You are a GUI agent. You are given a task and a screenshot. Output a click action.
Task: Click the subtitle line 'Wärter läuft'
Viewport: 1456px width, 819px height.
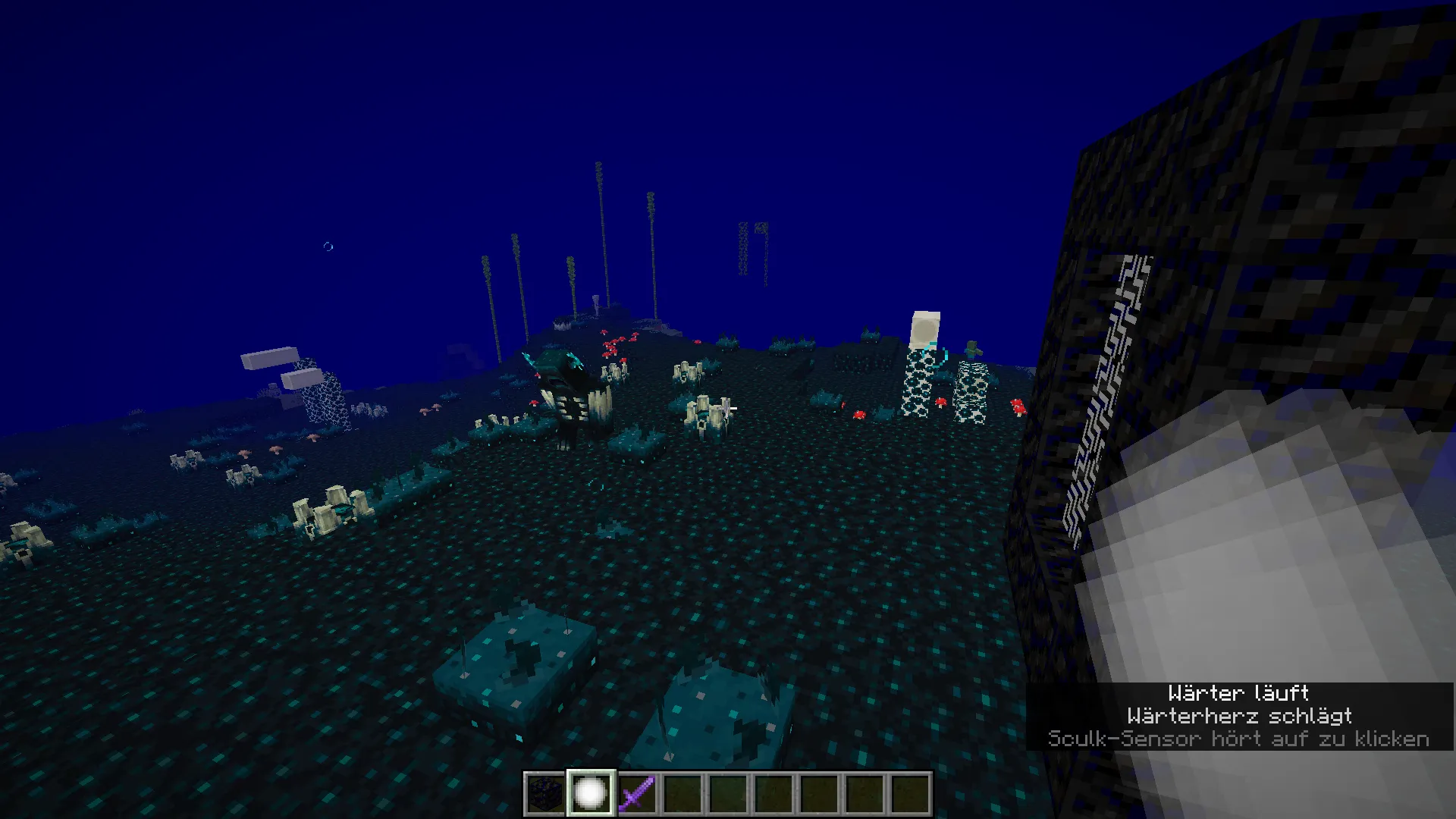1238,693
